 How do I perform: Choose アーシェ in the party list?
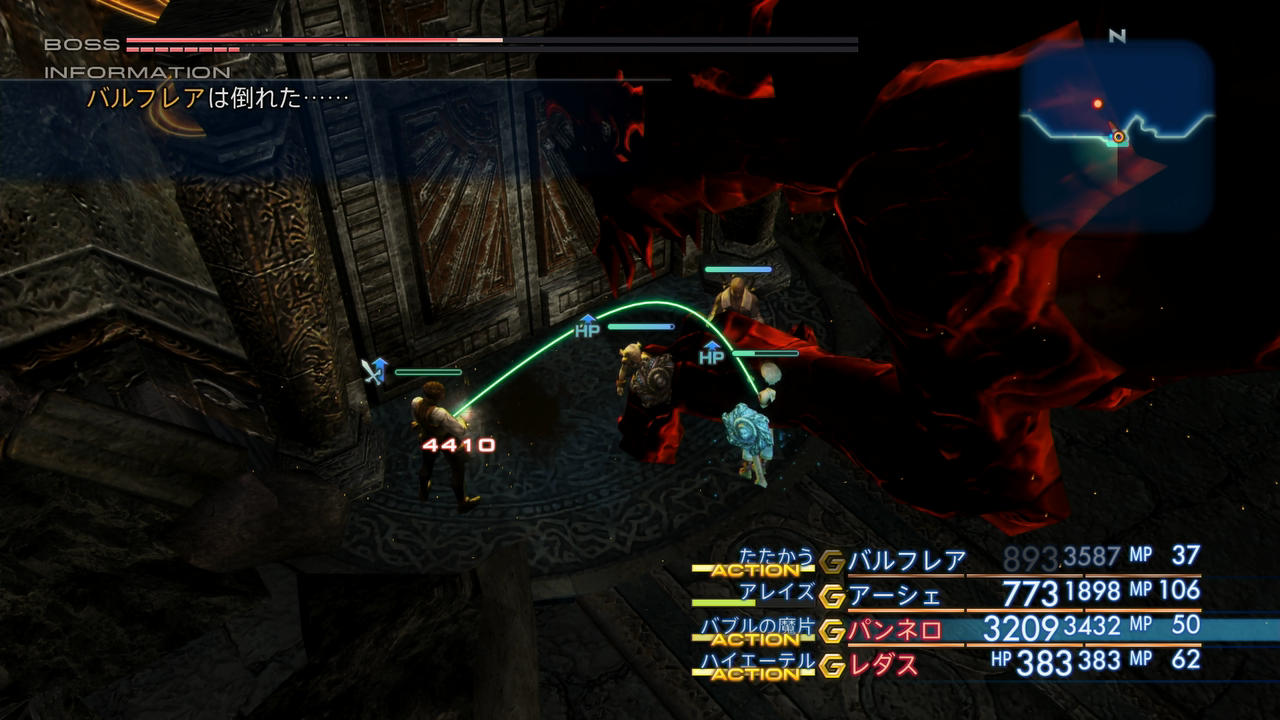tap(894, 596)
